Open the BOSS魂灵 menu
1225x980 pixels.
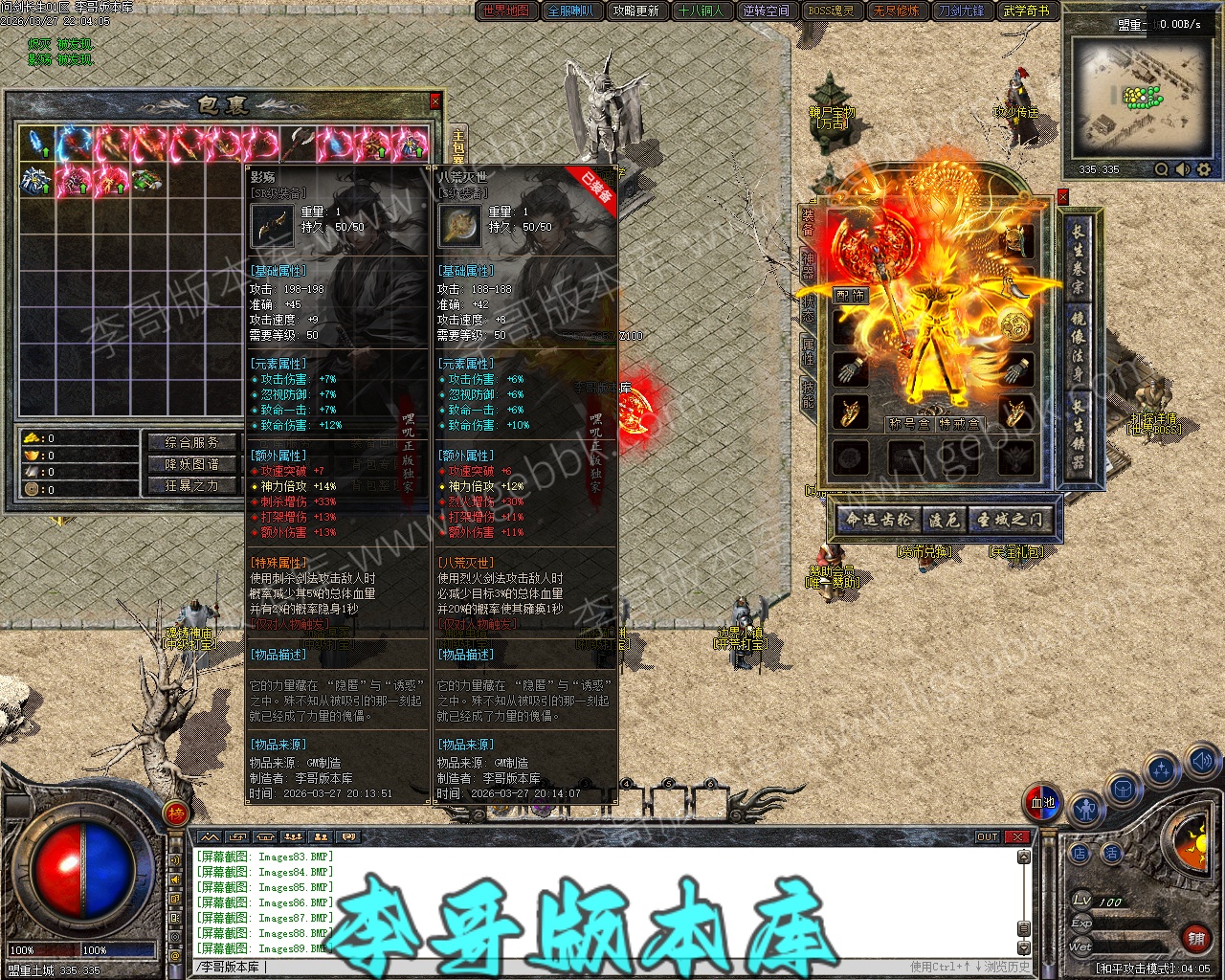pos(831,11)
